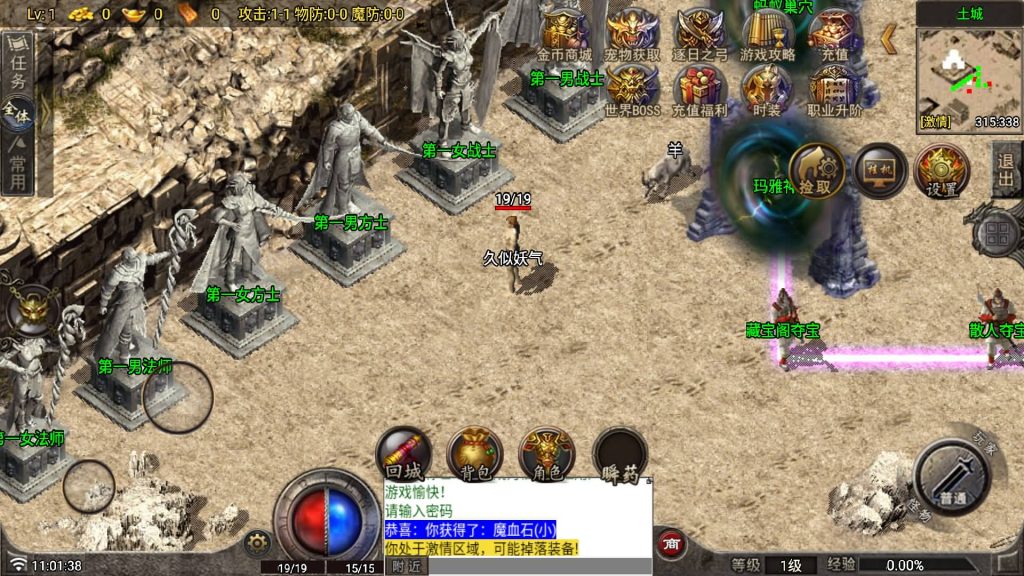
Task: Select the 逐日之弓 icon
Action: pos(700,33)
